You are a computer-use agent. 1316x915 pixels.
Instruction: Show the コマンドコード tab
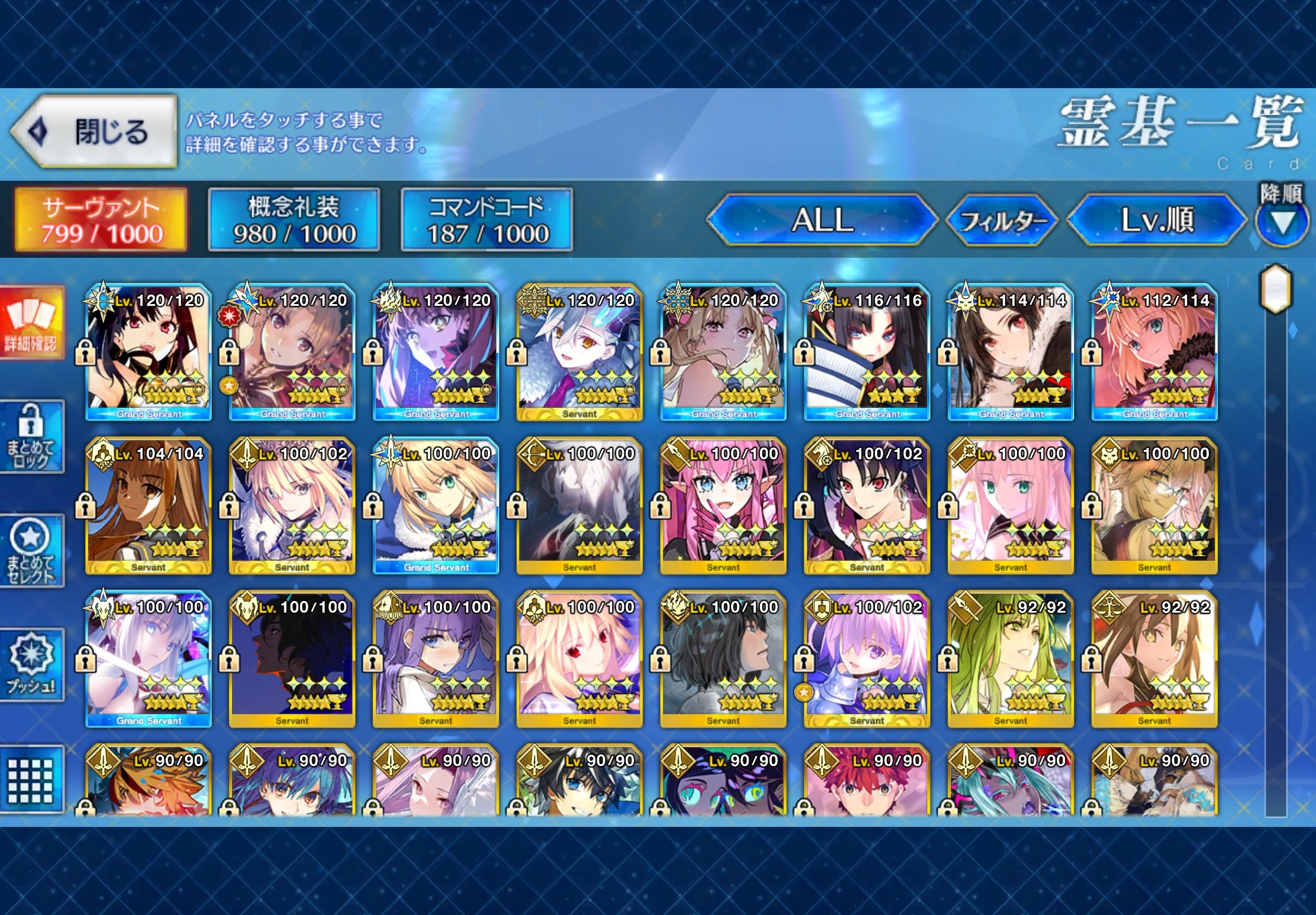click(486, 220)
